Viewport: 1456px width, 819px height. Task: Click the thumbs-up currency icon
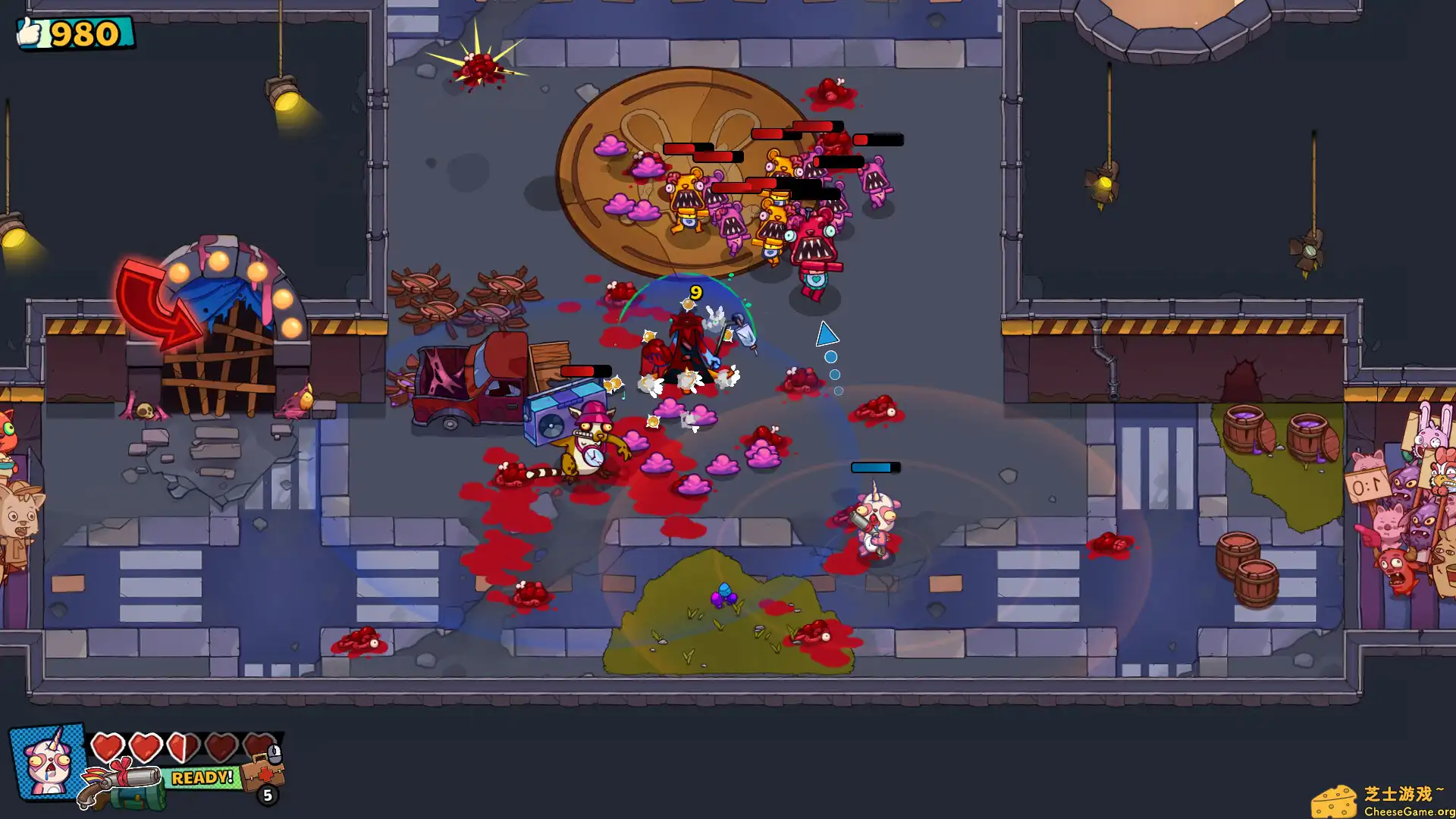(x=30, y=32)
